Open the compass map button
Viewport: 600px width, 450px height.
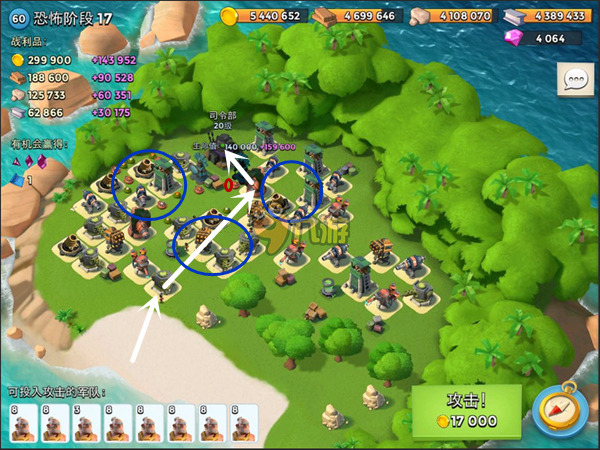(x=560, y=409)
